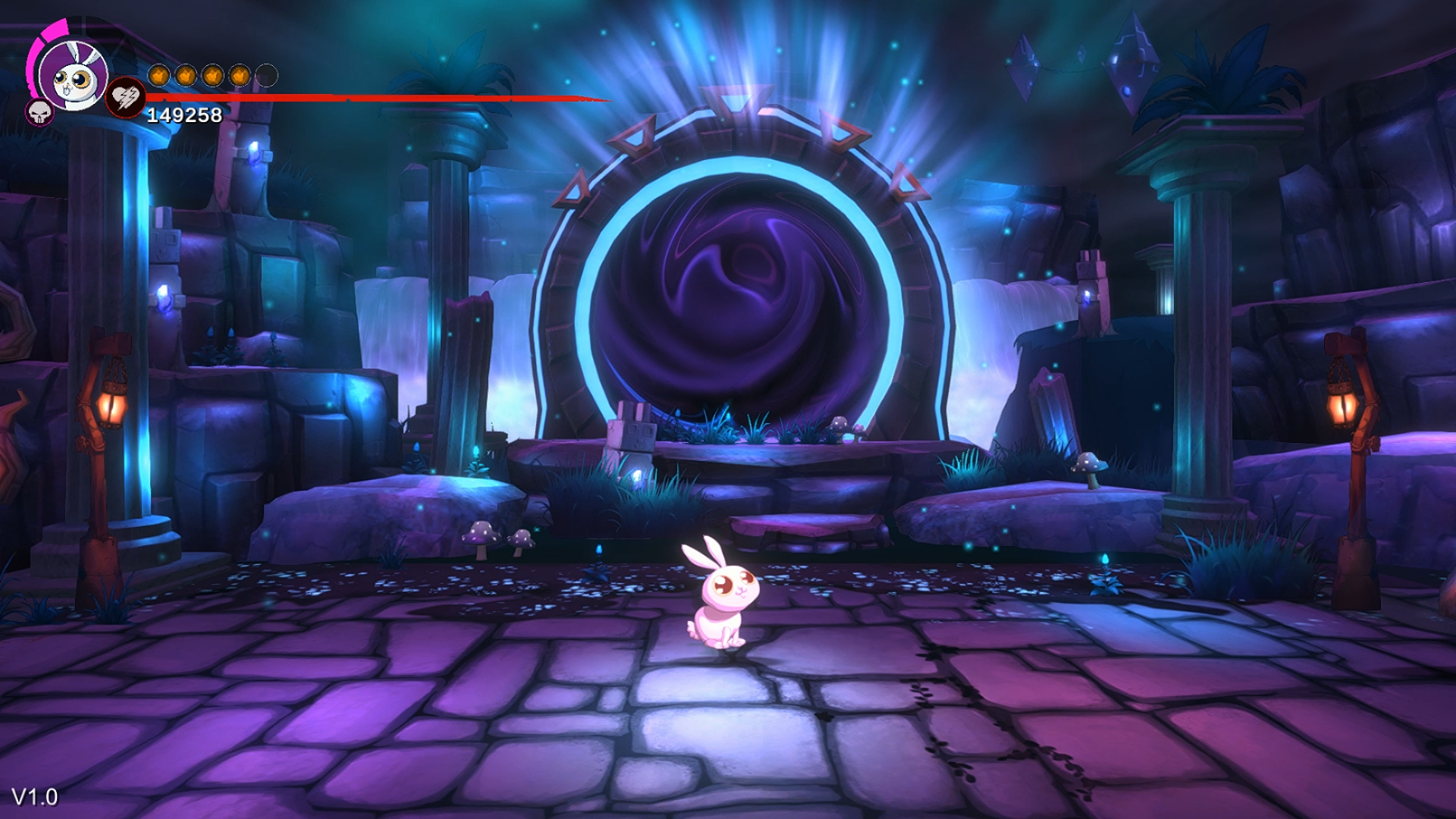Click the V1.0 version label
This screenshot has width=1456, height=819.
(34, 798)
